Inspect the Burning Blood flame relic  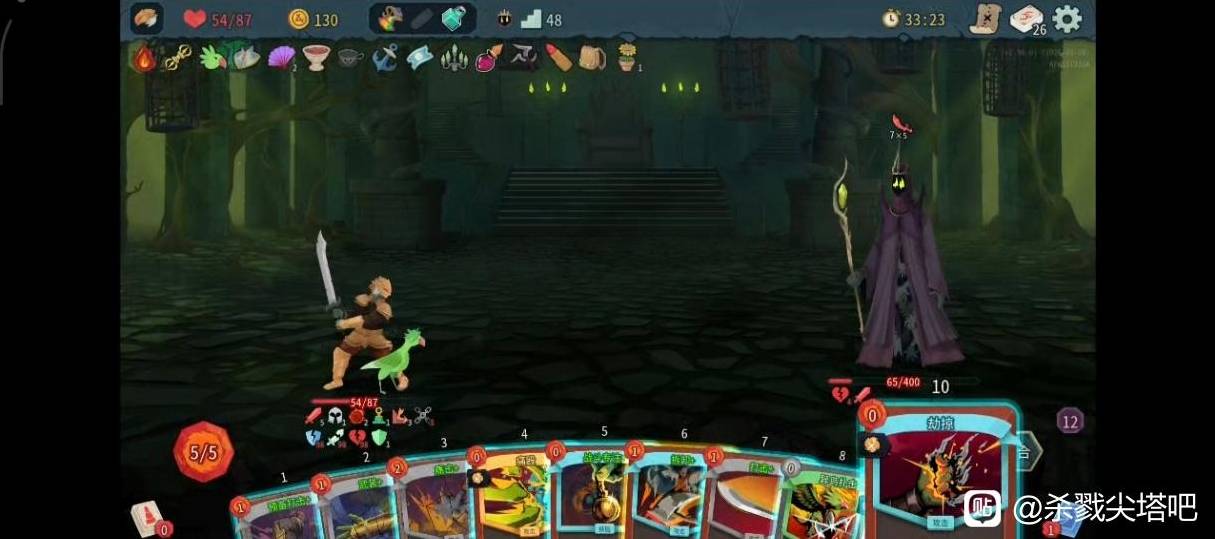click(146, 58)
